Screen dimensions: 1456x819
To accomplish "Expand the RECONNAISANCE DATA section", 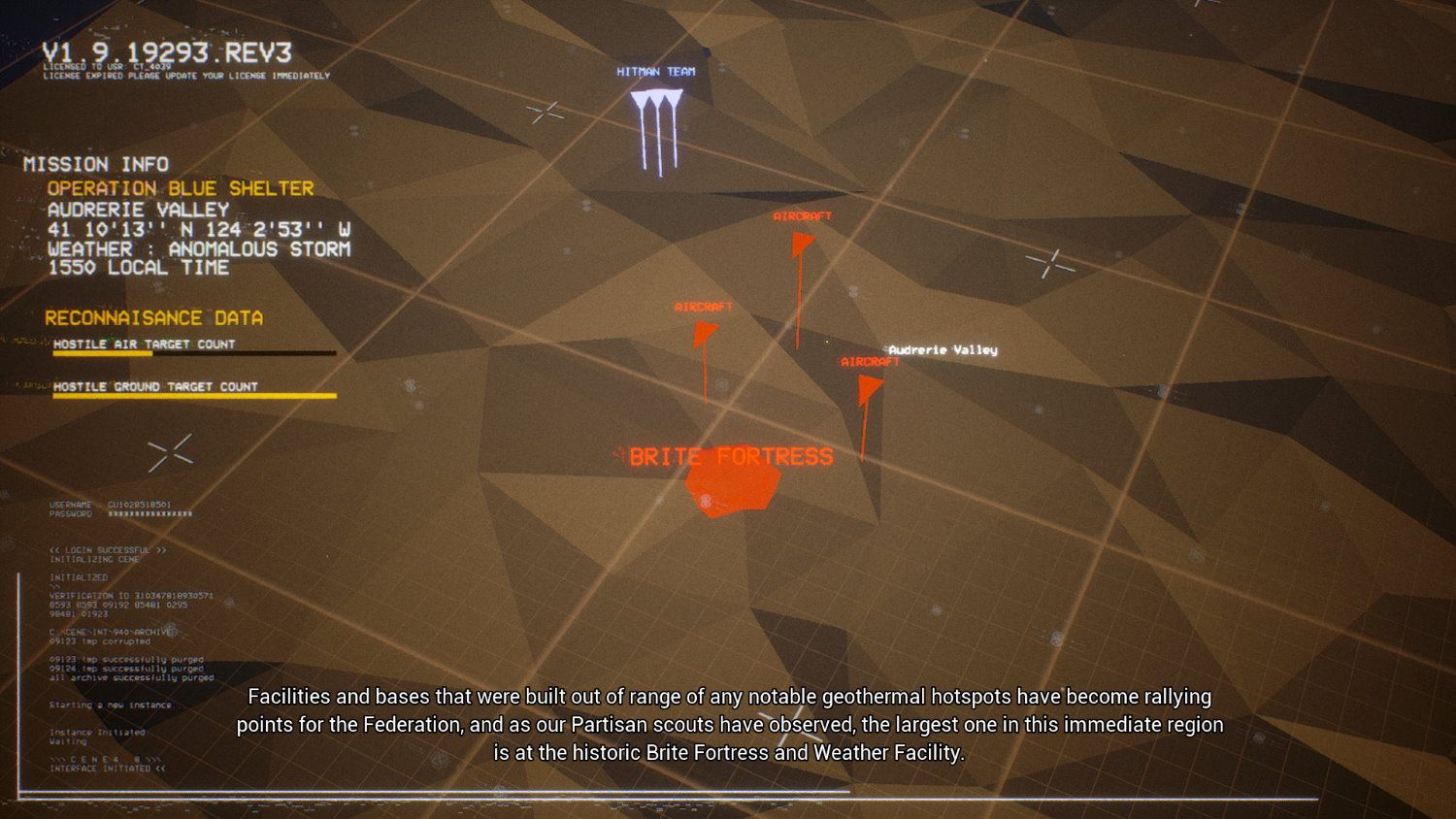I will 155,317.
